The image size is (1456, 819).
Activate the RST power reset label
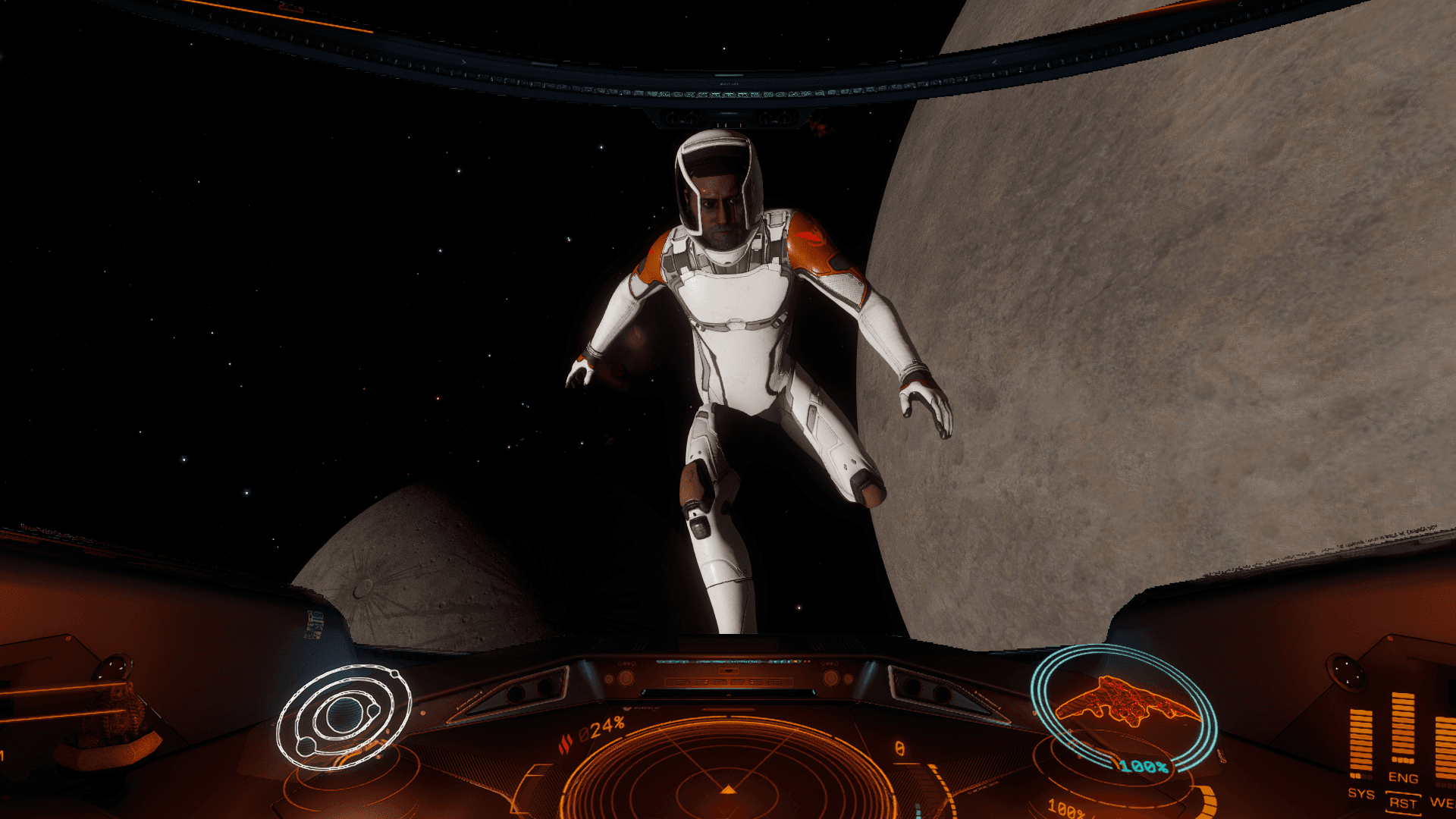coord(1403,803)
